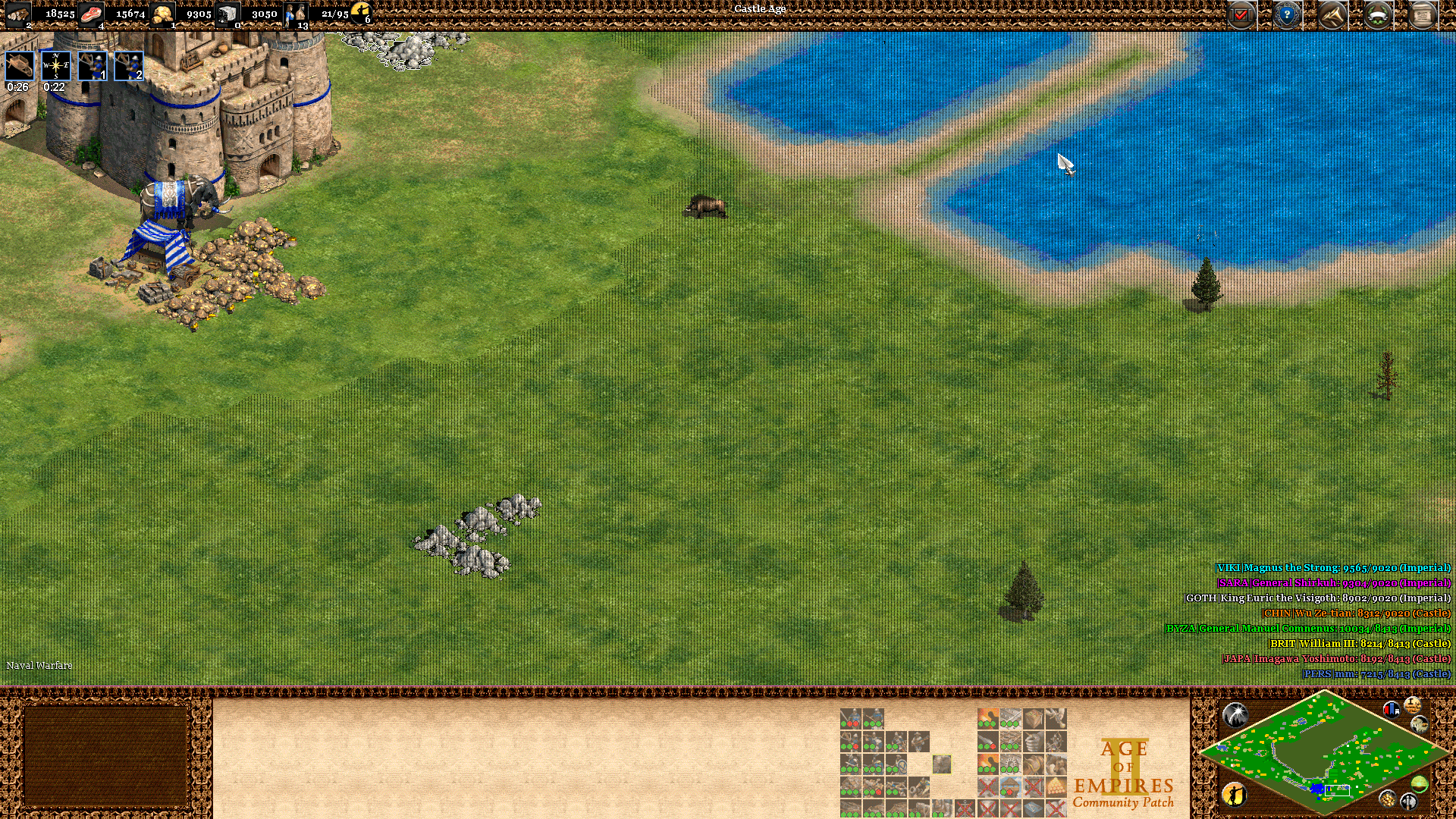1456x819 pixels.
Task: Open diplomacy with the laurel banner button
Action: click(1378, 15)
